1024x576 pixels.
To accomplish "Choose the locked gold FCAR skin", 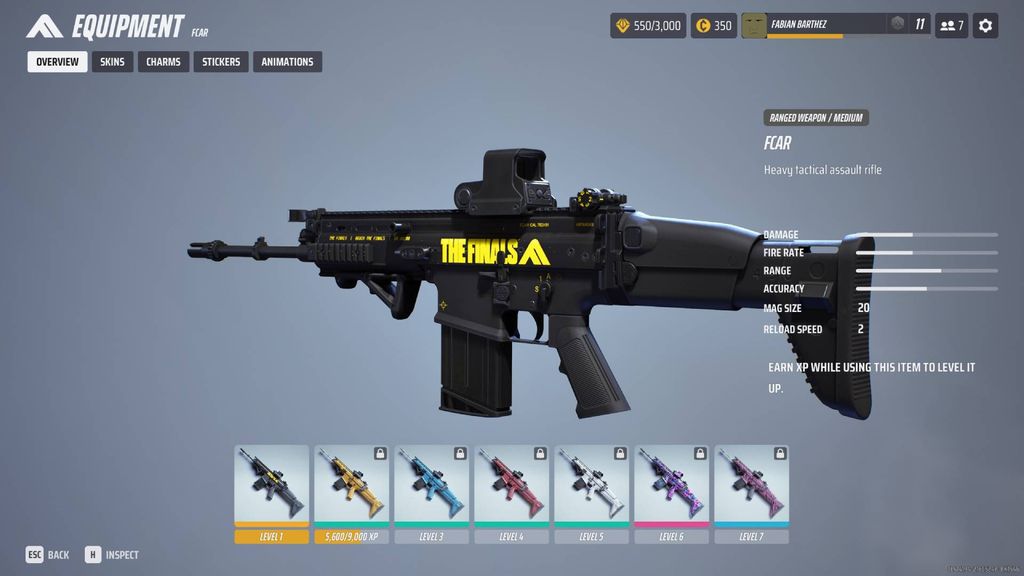I will 352,485.
